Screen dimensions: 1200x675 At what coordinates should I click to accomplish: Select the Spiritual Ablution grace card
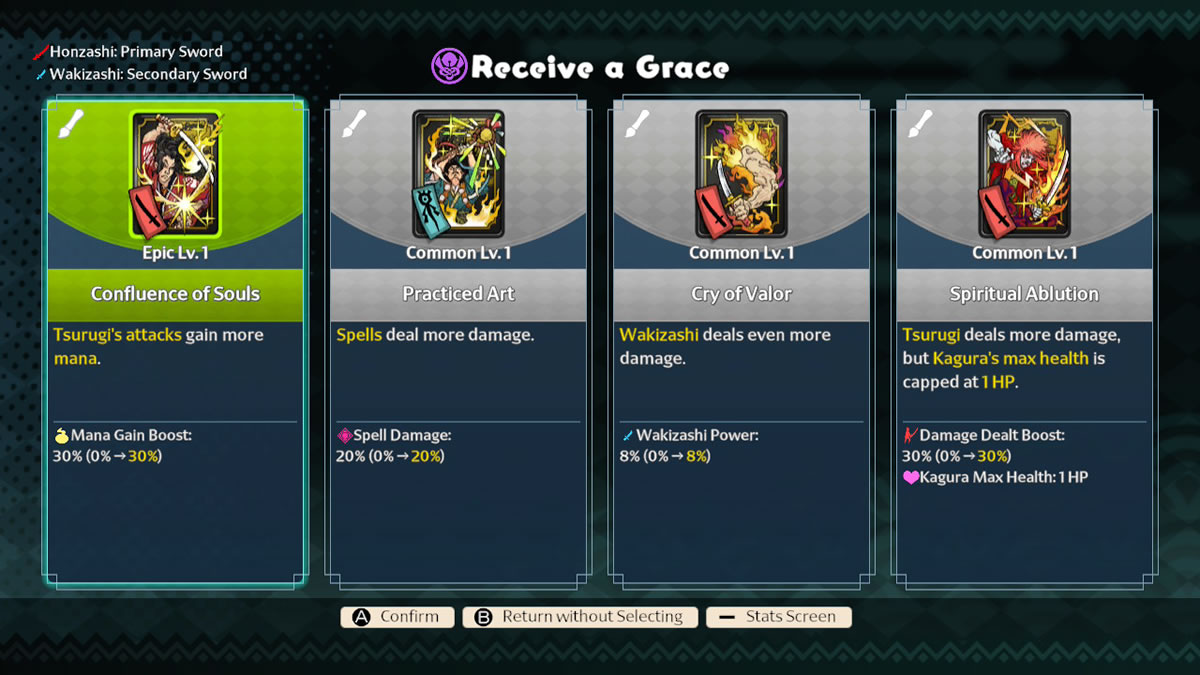(x=1024, y=340)
